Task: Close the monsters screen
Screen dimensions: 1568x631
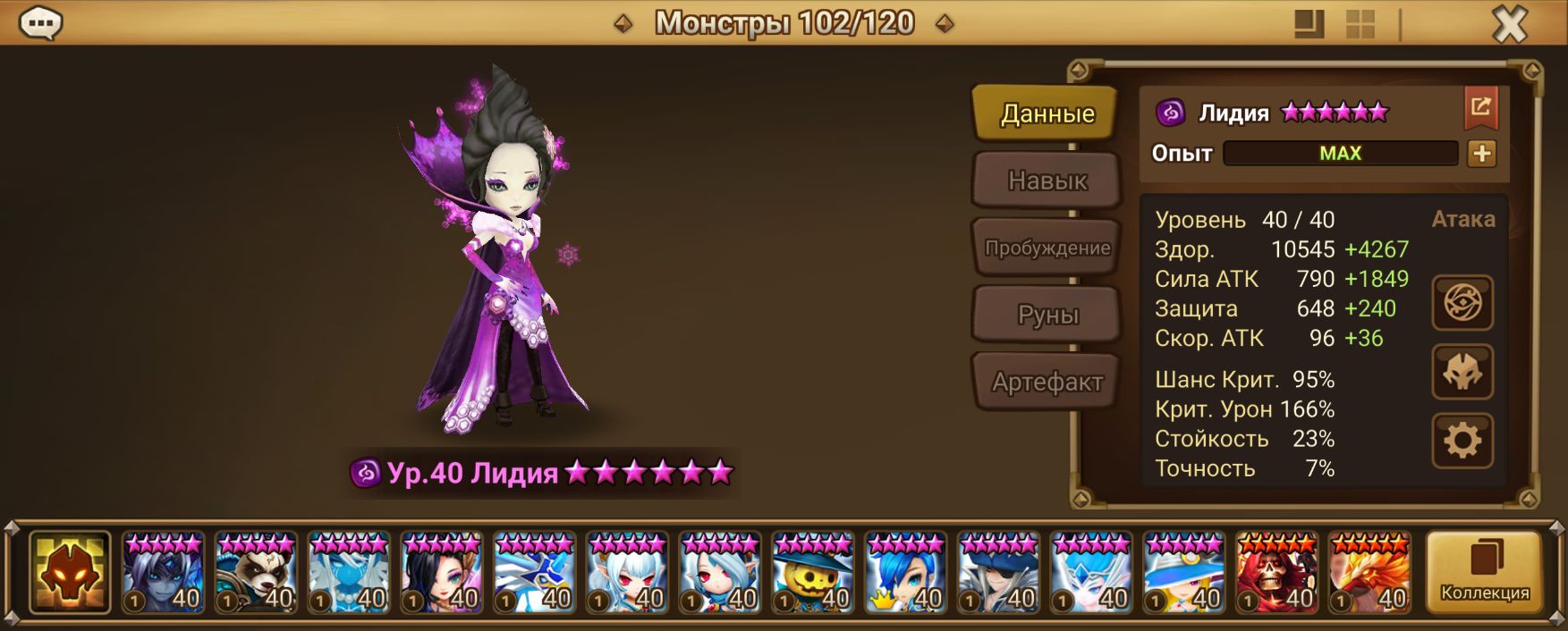Action: coord(1510,24)
